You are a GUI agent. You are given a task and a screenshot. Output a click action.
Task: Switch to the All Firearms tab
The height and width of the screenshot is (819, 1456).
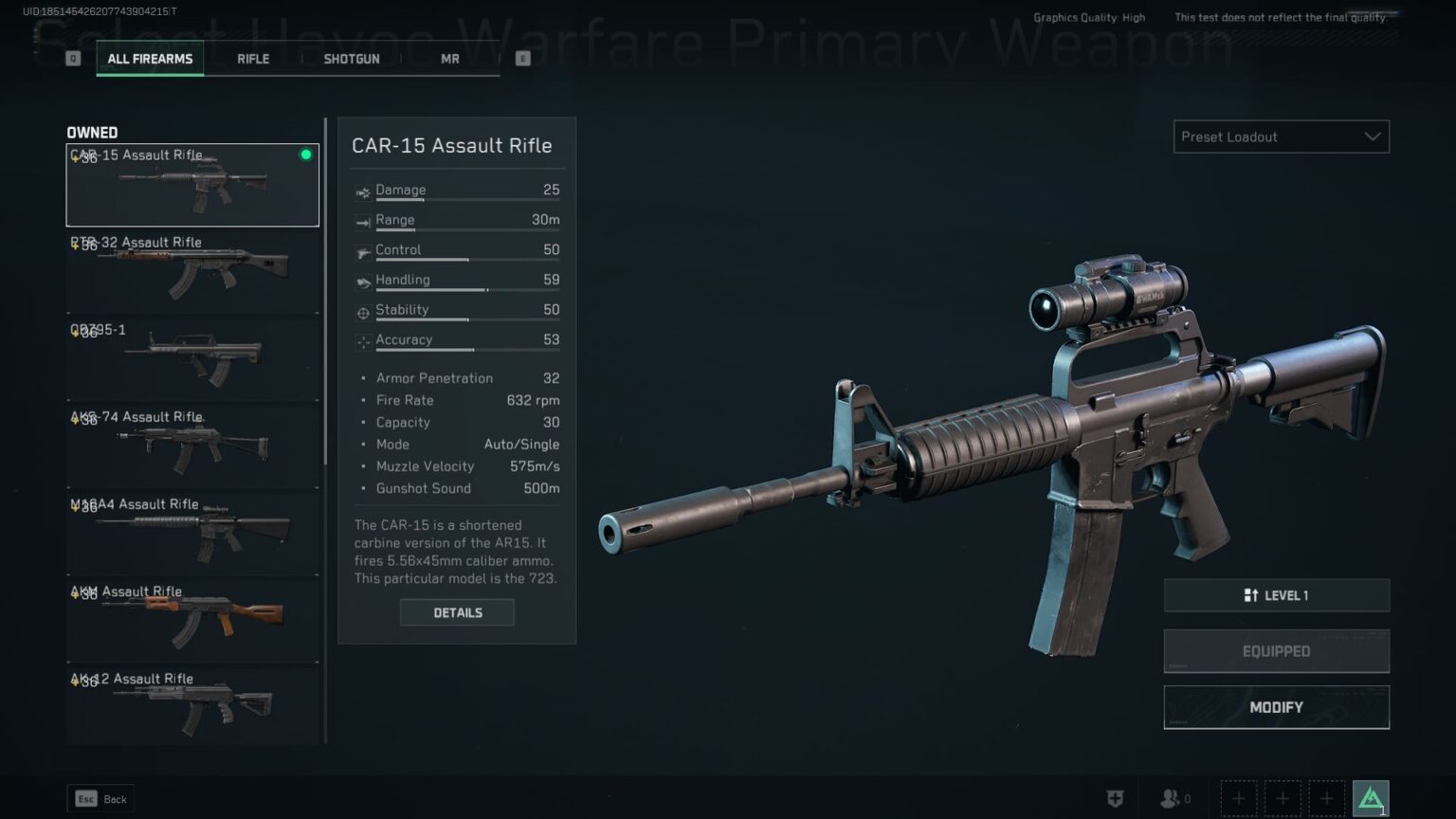point(150,59)
